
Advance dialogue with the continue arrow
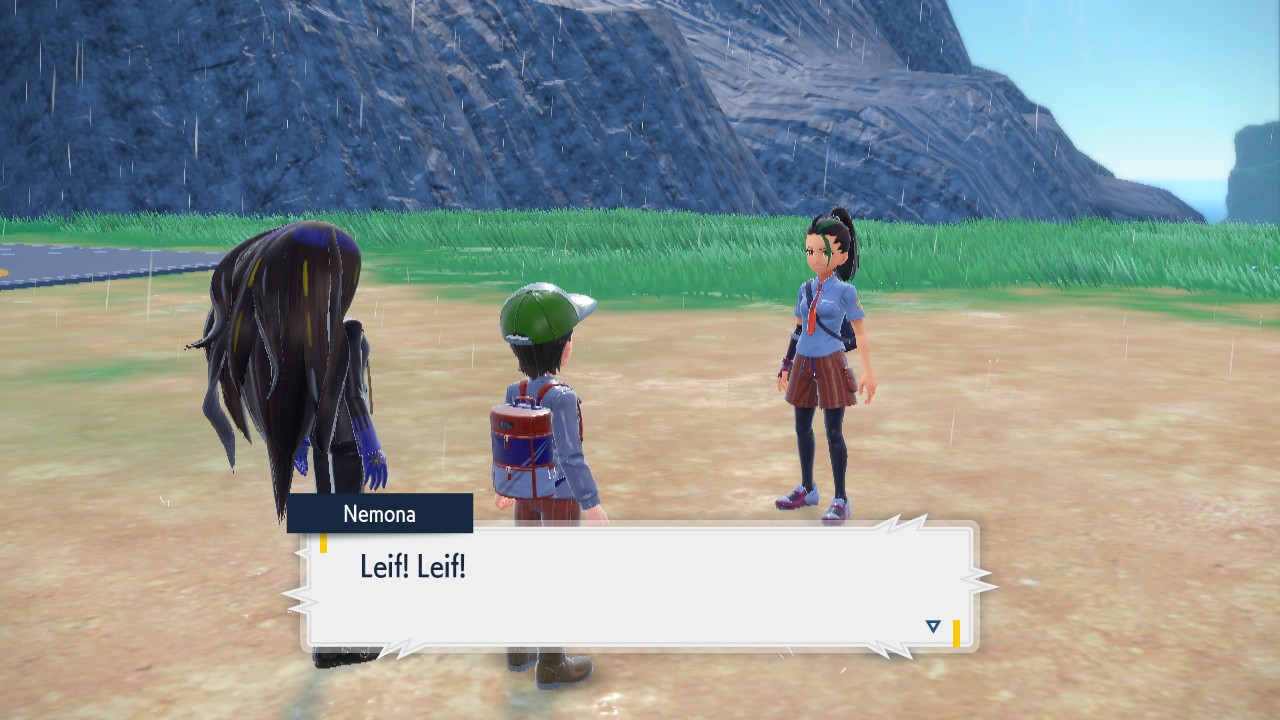pos(933,627)
